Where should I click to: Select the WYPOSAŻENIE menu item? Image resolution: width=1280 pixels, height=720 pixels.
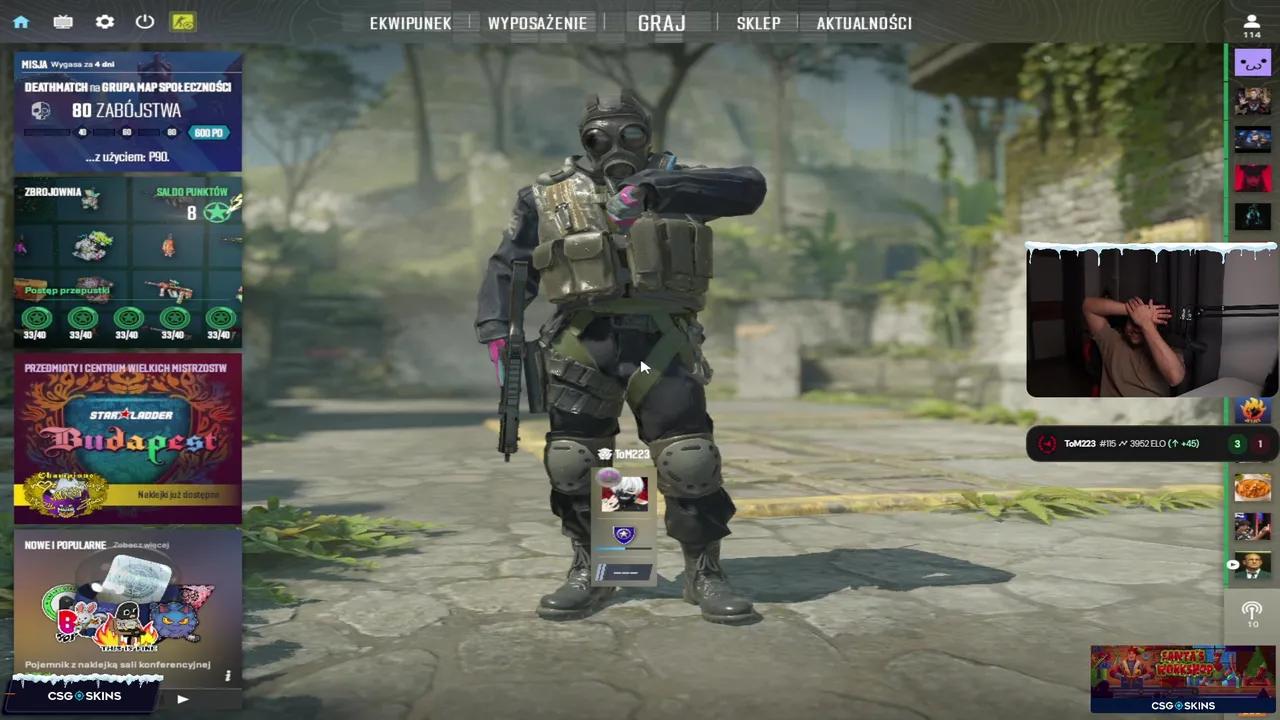pyautogui.click(x=537, y=23)
